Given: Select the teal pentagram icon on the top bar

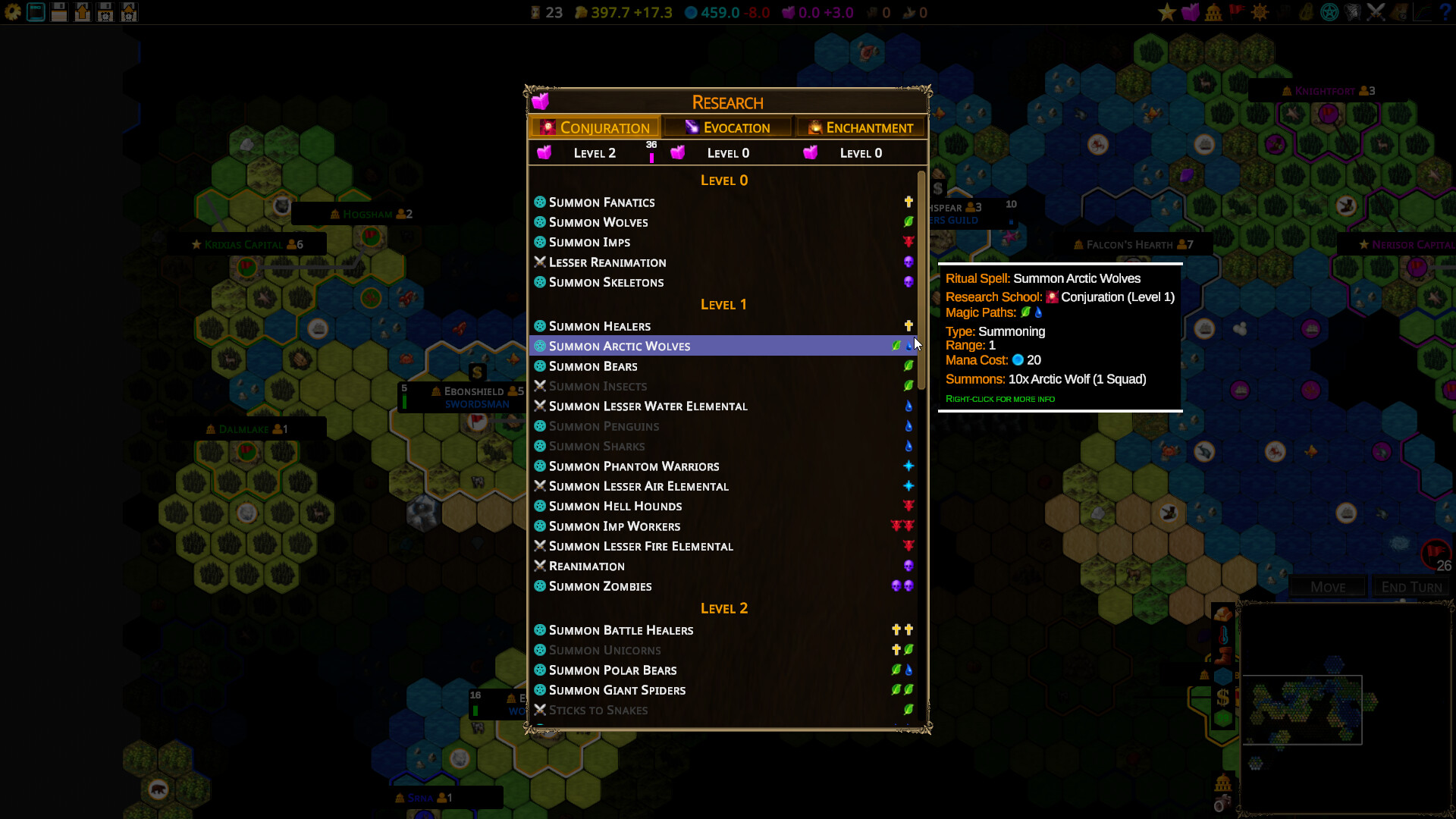Looking at the screenshot, I should pos(1329,12).
